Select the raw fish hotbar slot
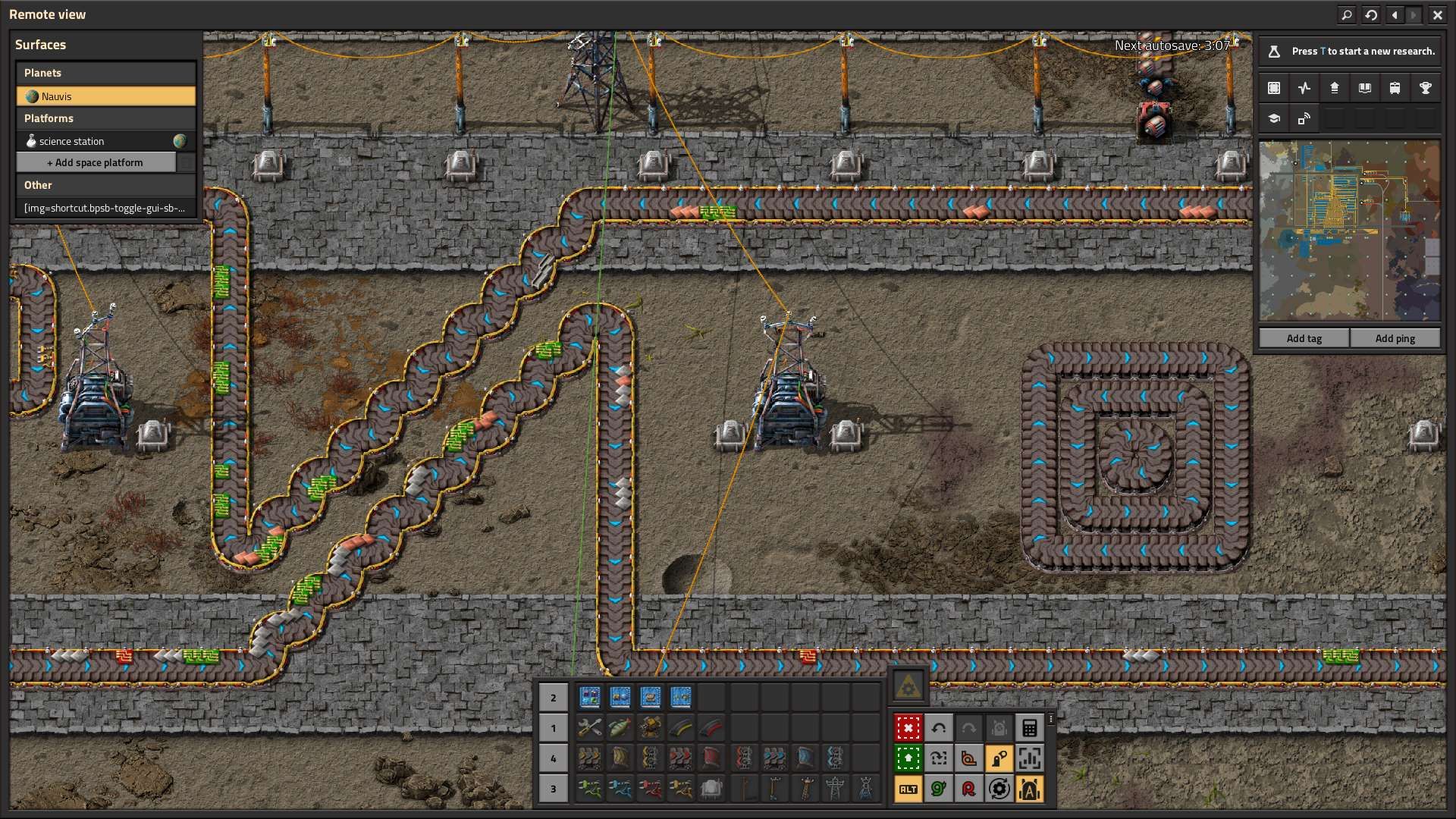 pos(620,728)
